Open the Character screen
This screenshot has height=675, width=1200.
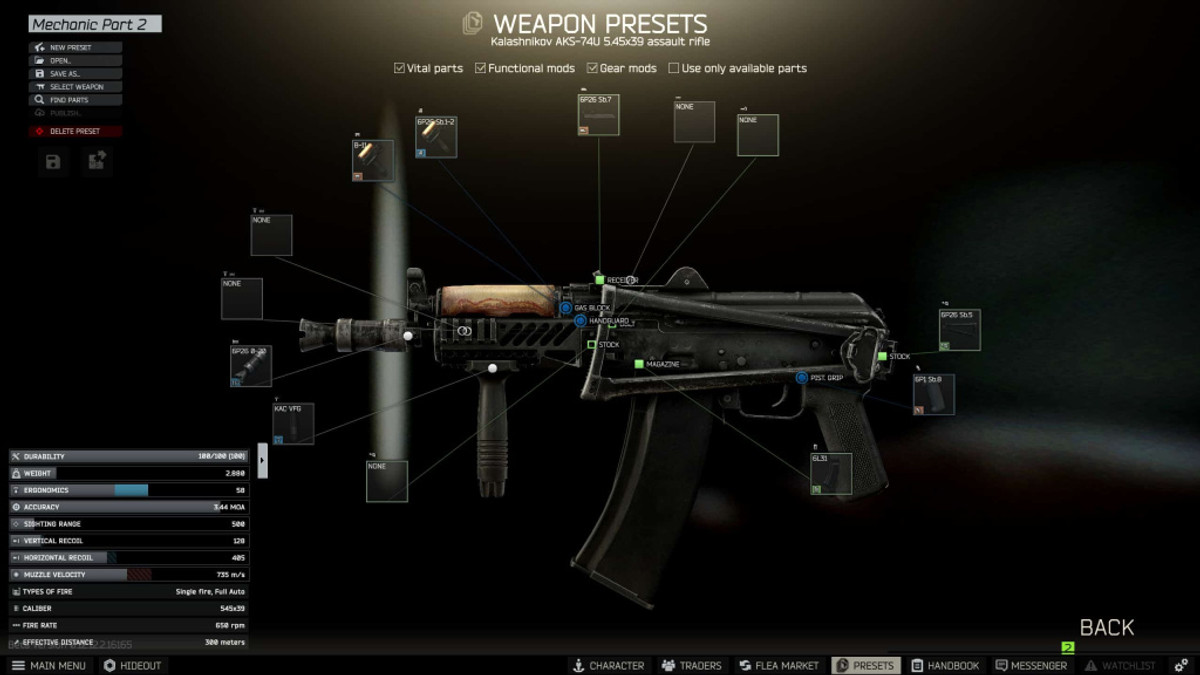(608, 665)
